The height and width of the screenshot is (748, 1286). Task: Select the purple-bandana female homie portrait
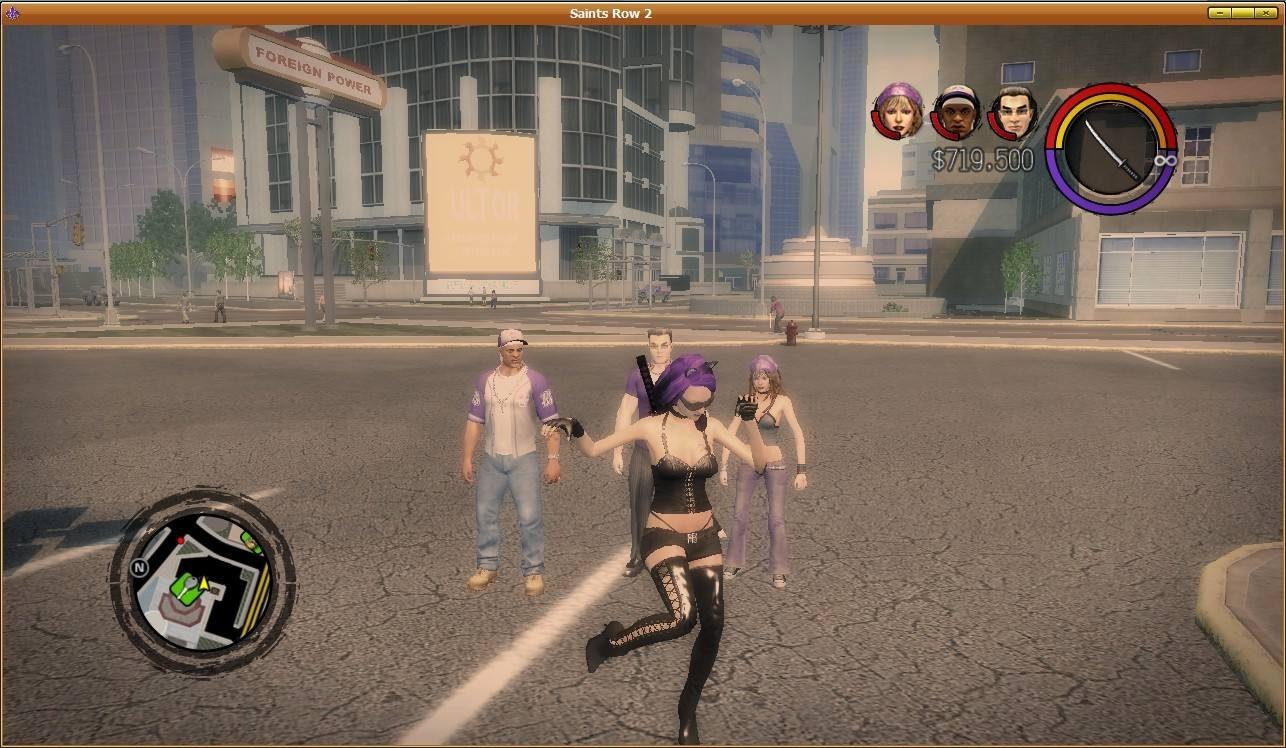[899, 110]
